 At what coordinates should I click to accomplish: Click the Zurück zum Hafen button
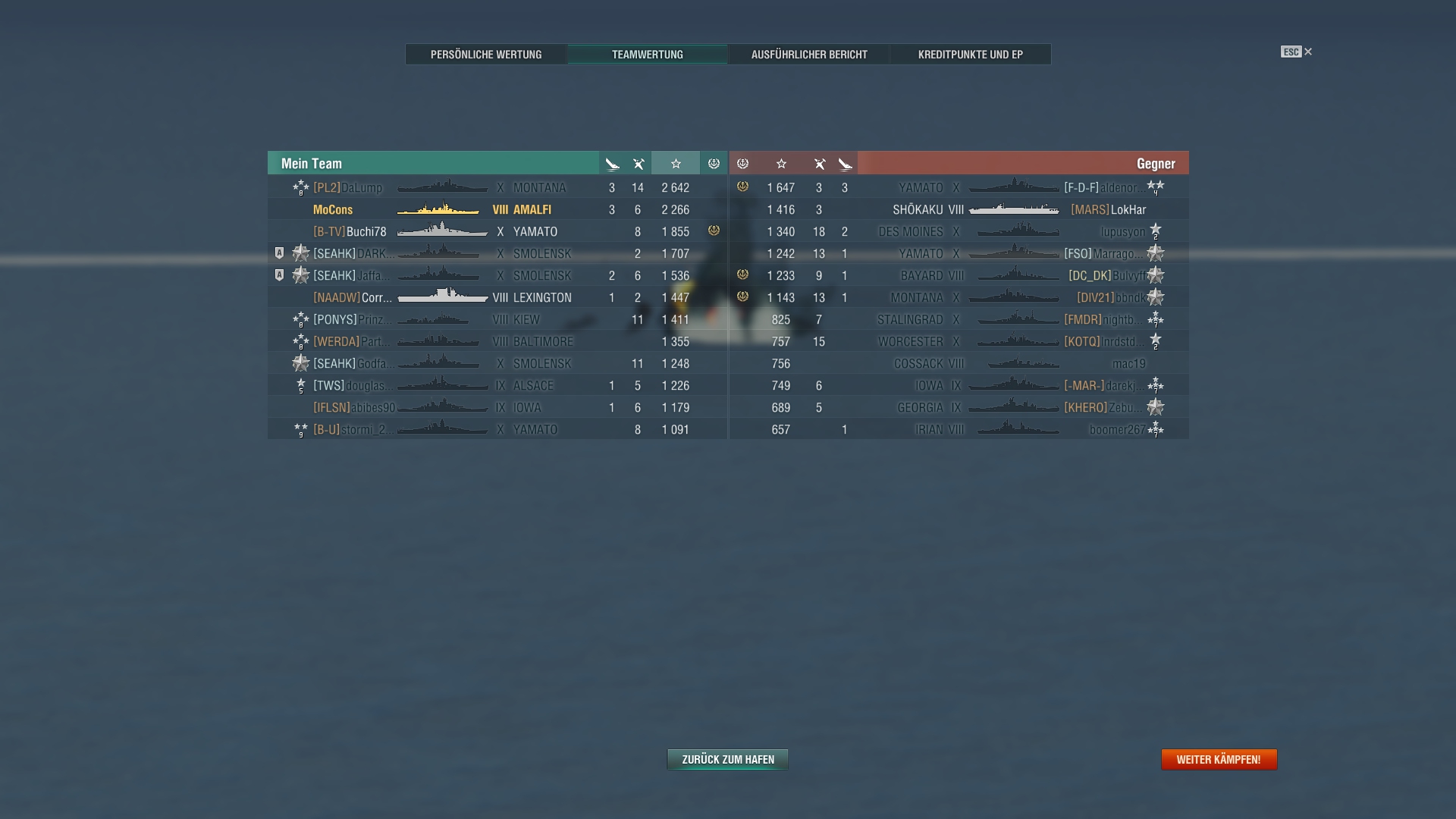[x=726, y=759]
